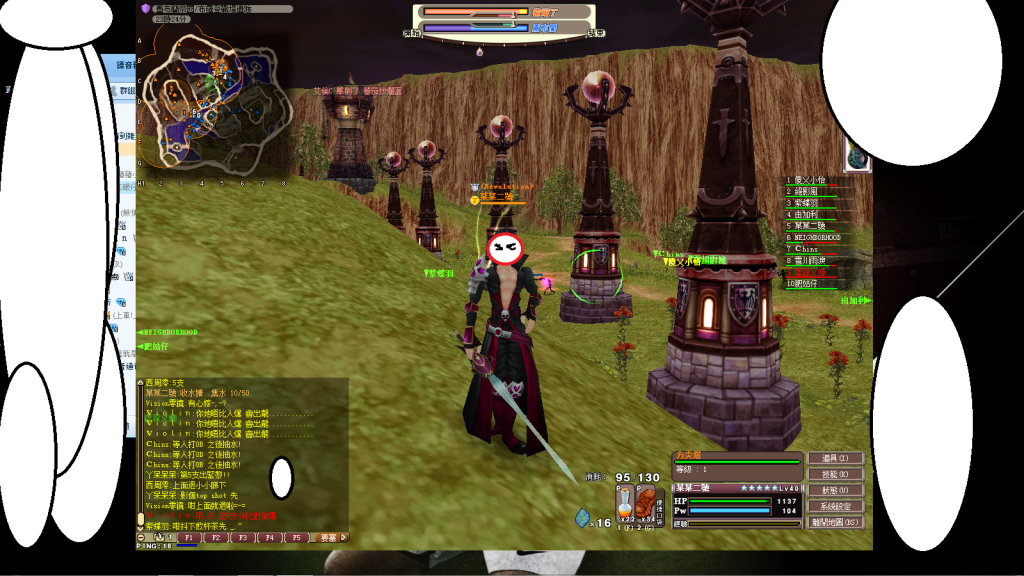The image size is (1024, 576).
Task: Open the 道具 (I) items menu
Action: (835, 458)
